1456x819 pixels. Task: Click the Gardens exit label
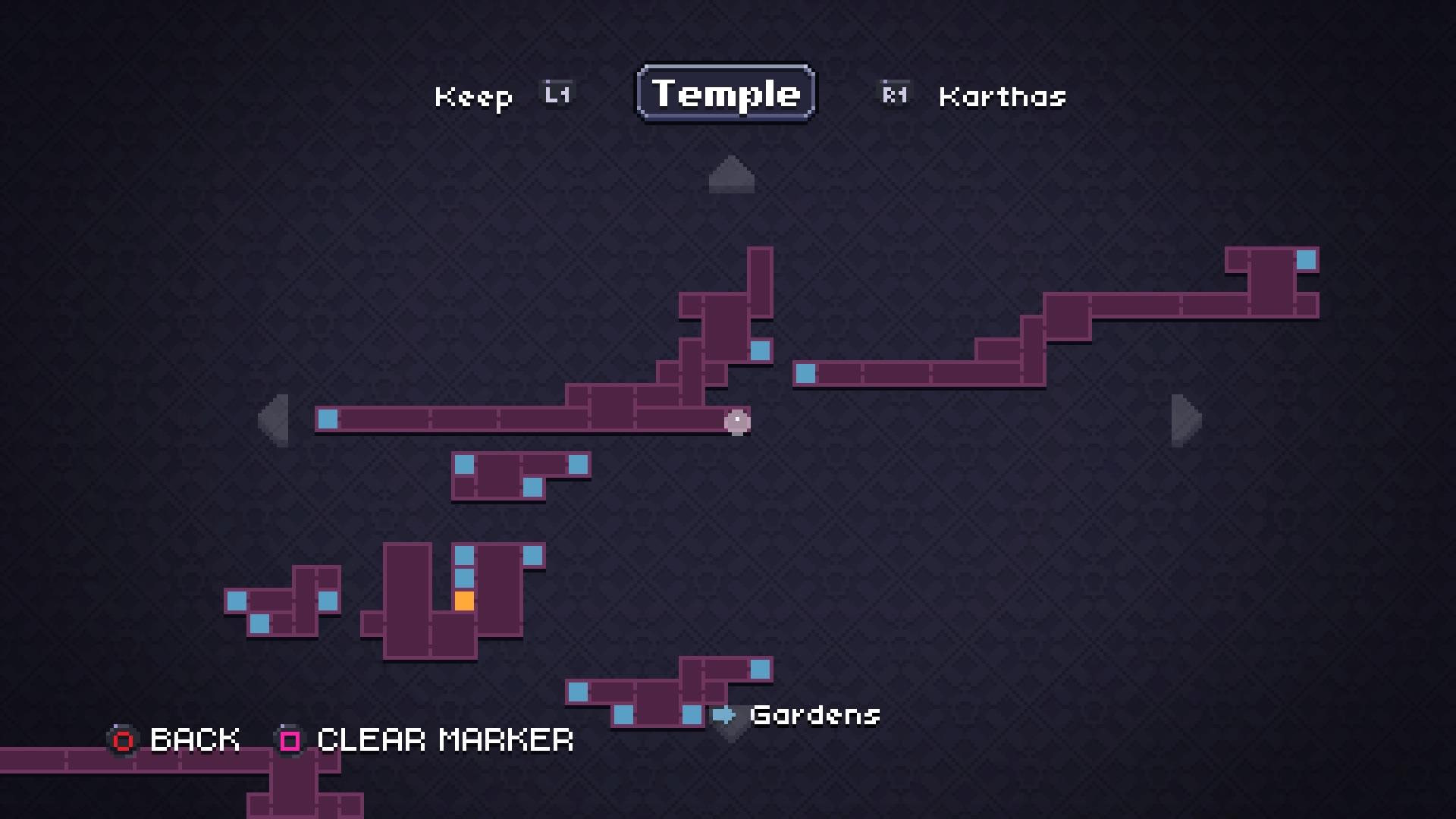coord(814,715)
